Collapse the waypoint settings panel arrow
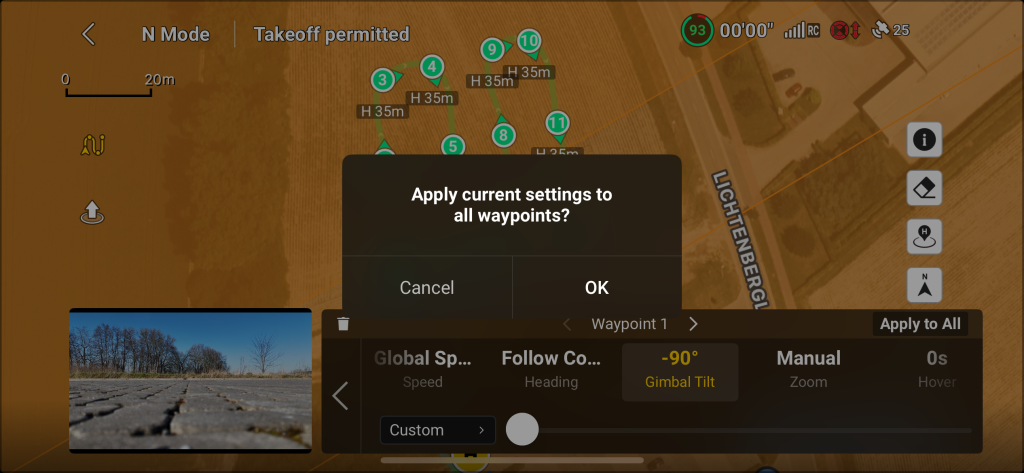Image resolution: width=1024 pixels, height=473 pixels. coord(340,396)
